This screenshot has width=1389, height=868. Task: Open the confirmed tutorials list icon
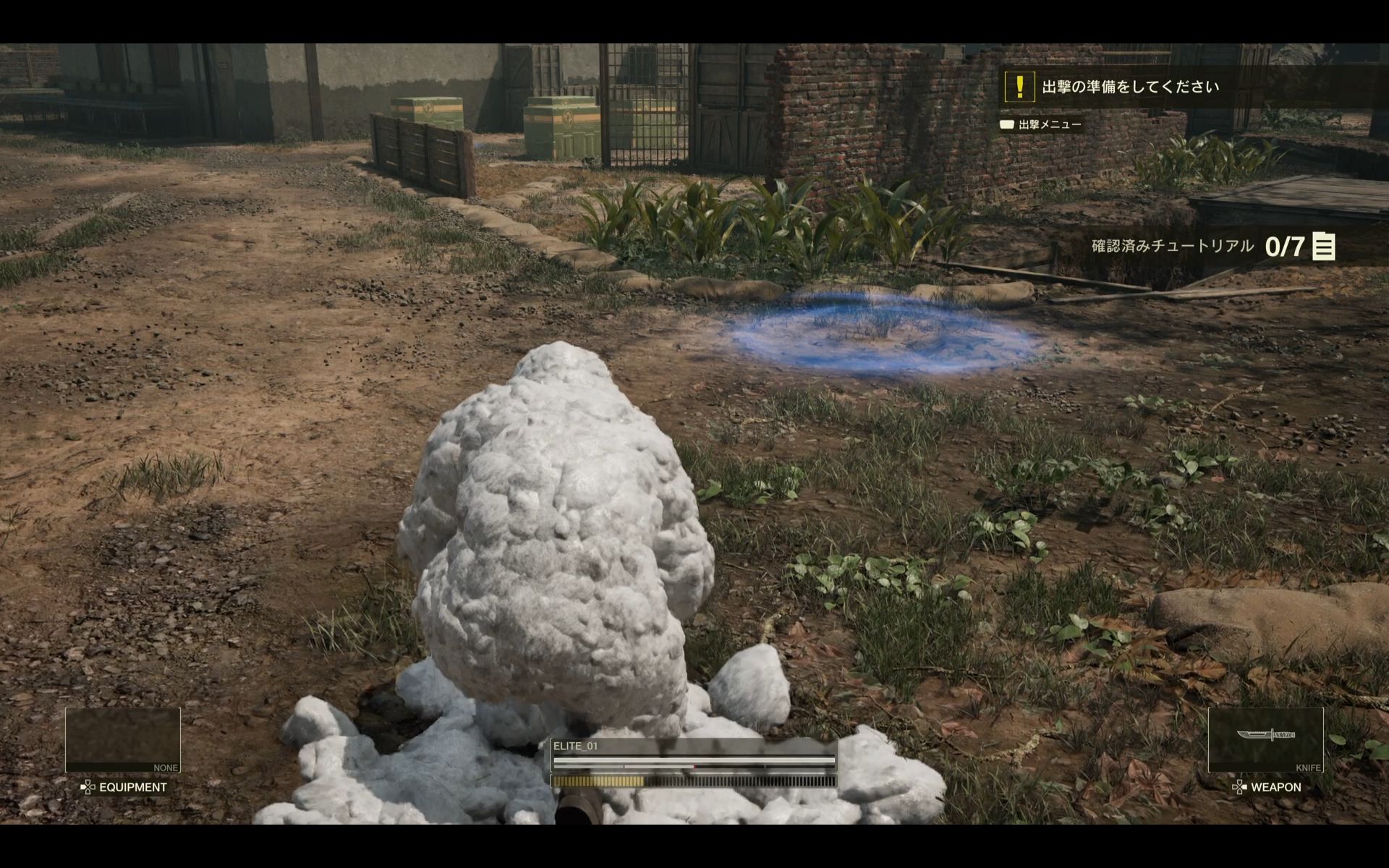tap(1323, 247)
